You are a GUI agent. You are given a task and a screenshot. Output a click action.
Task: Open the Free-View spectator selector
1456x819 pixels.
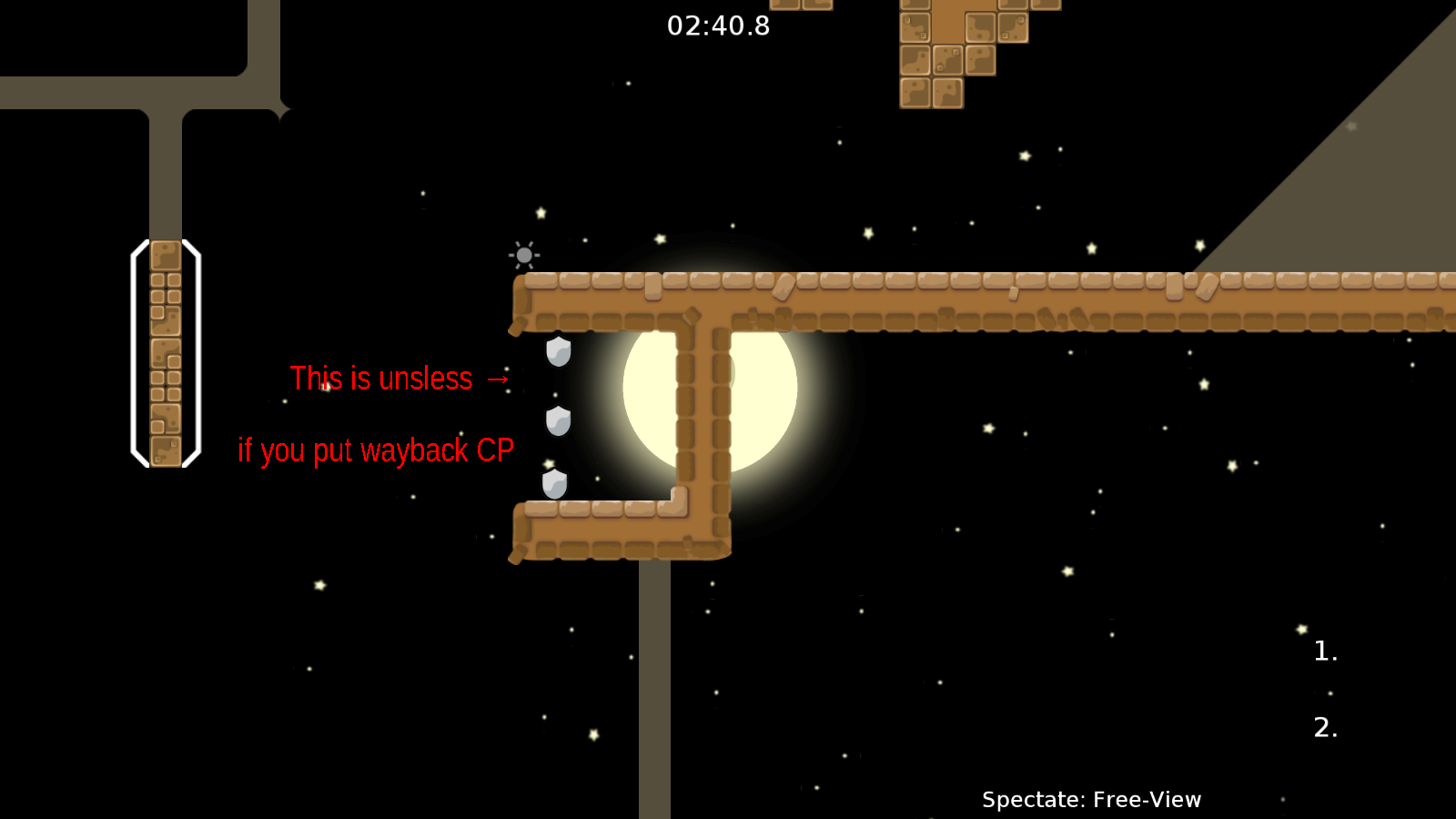pyautogui.click(x=1147, y=799)
